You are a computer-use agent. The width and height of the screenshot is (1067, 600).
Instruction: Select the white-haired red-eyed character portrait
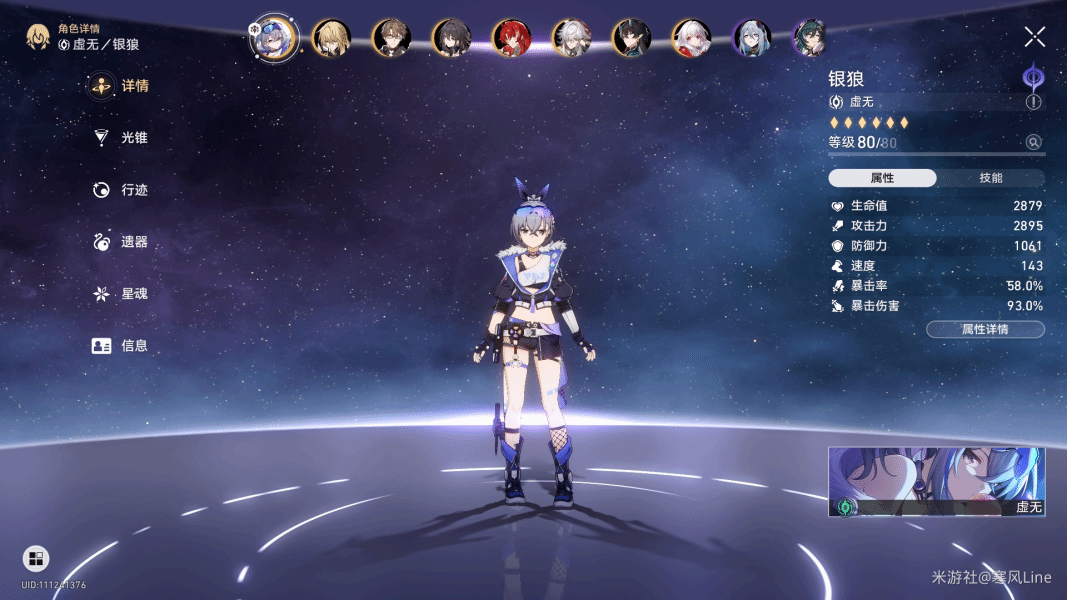click(691, 38)
